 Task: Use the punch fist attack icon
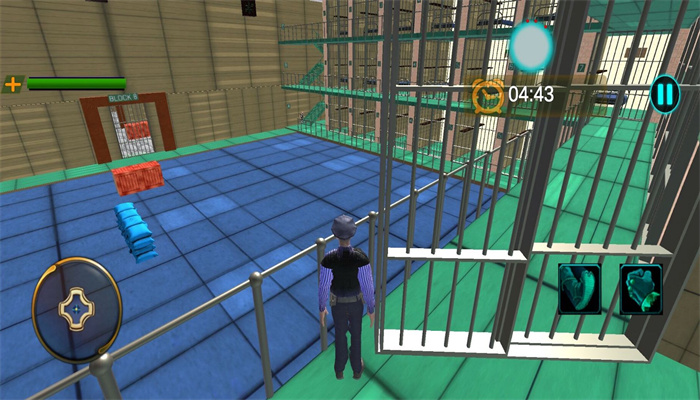(641, 289)
